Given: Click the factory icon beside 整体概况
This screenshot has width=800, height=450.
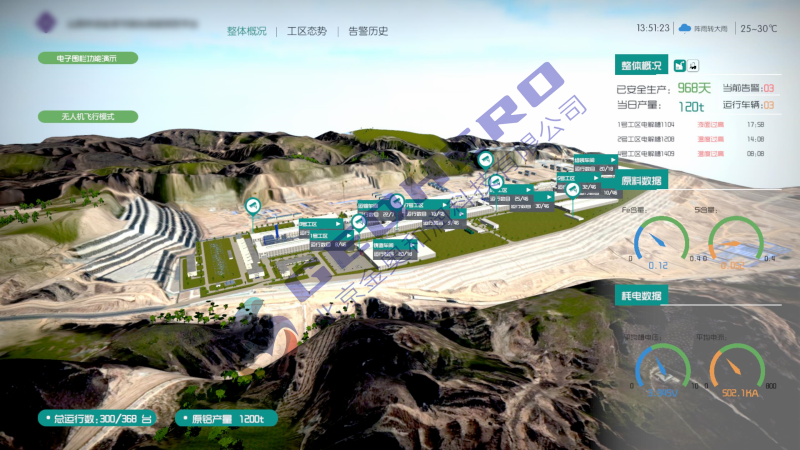Looking at the screenshot, I should (x=680, y=66).
